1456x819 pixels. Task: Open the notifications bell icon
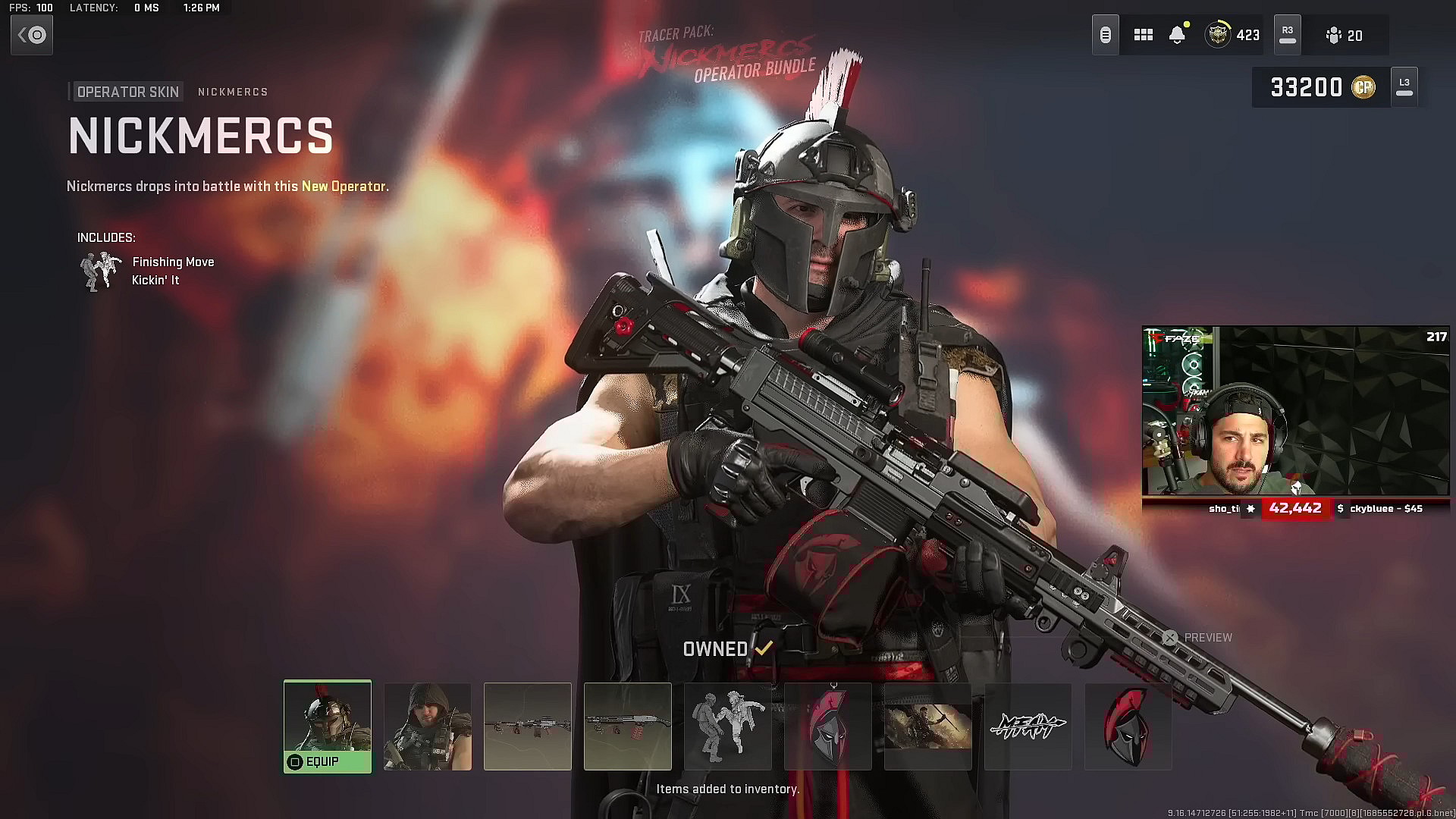(x=1178, y=35)
